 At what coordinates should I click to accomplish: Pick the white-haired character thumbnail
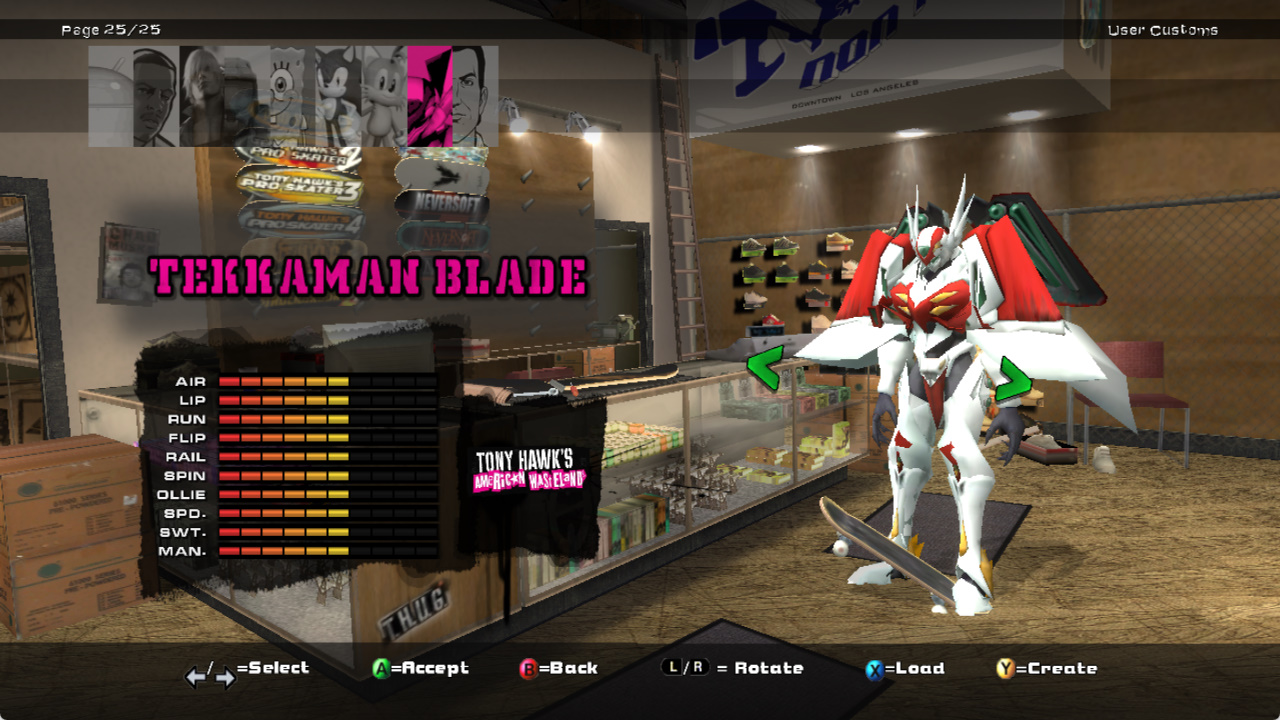[201, 96]
